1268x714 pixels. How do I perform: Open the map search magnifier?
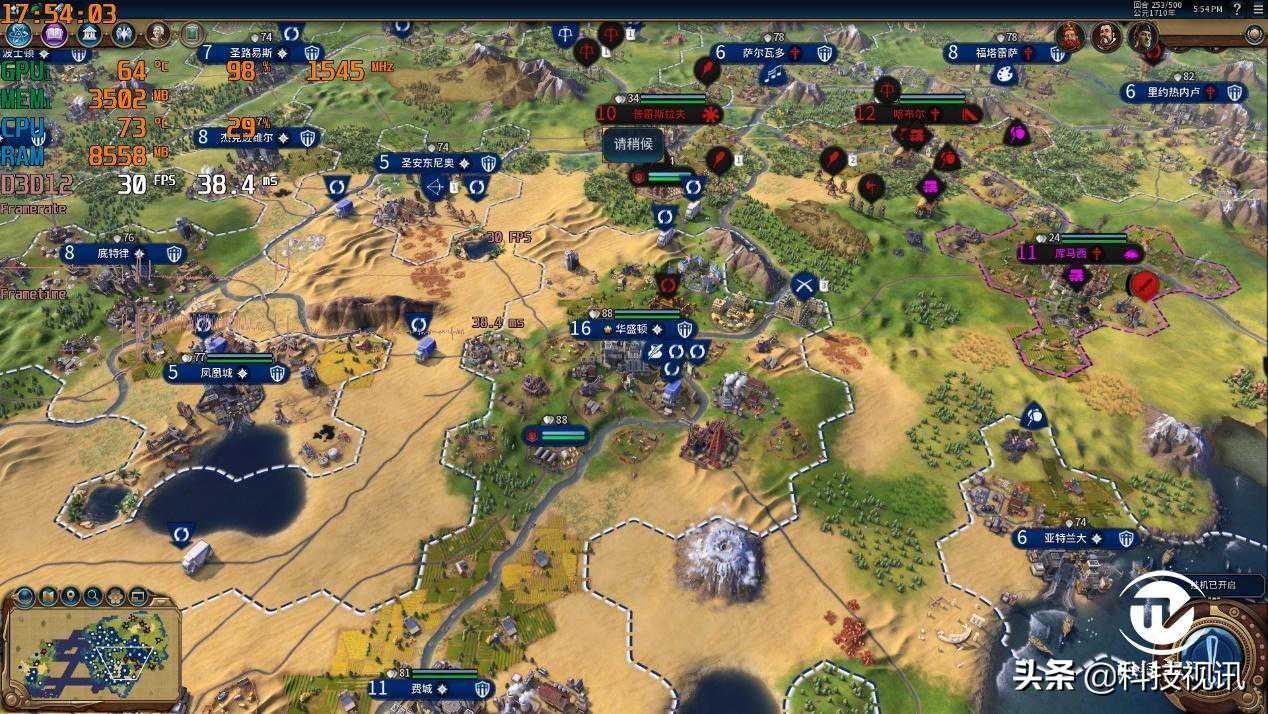tap(93, 597)
